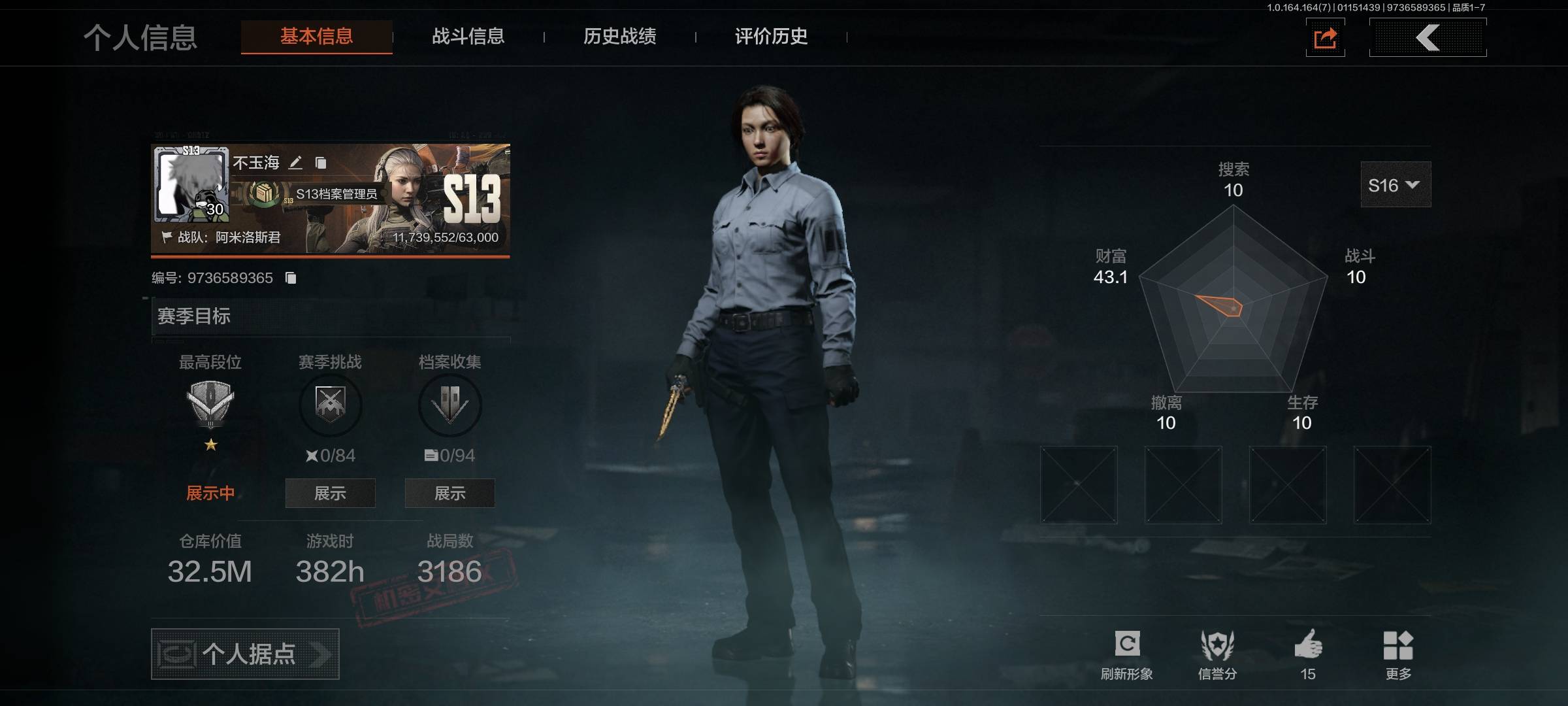The width and height of the screenshot is (1568, 706).
Task: Open the 历史战绩 tab
Action: [619, 37]
